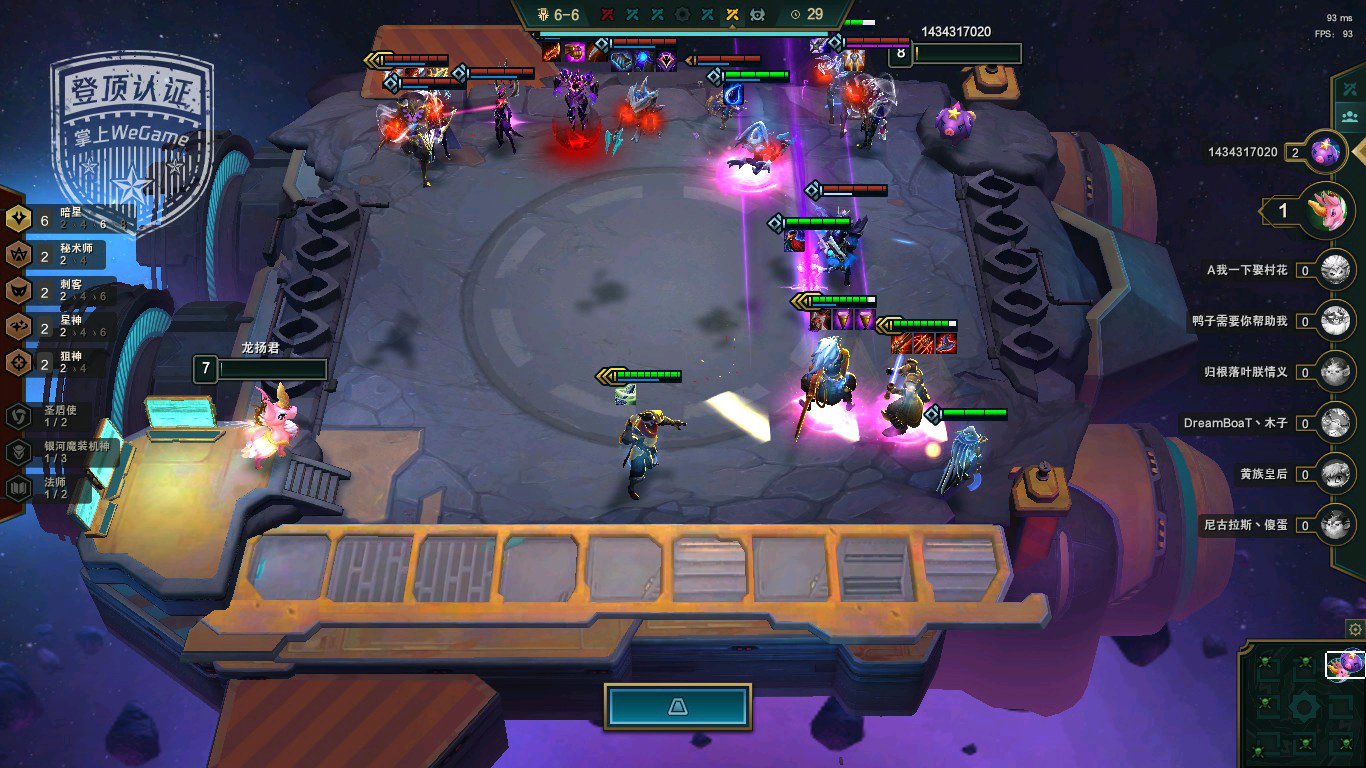Choose DreamBoaT丶木子 from the player list
This screenshot has width=1366, height=768.
point(1335,422)
